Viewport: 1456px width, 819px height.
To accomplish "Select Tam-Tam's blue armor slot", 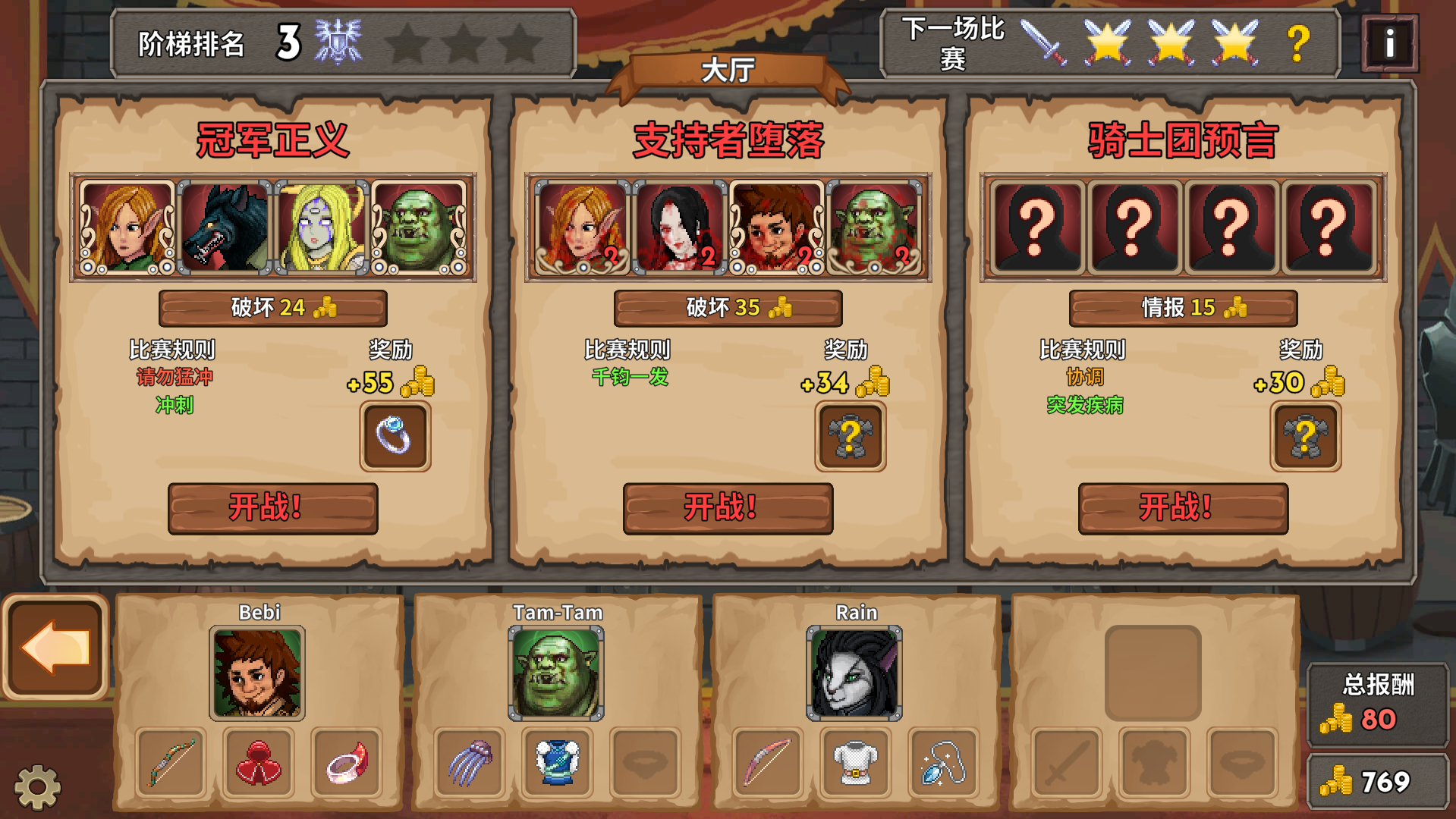I will pos(556,763).
